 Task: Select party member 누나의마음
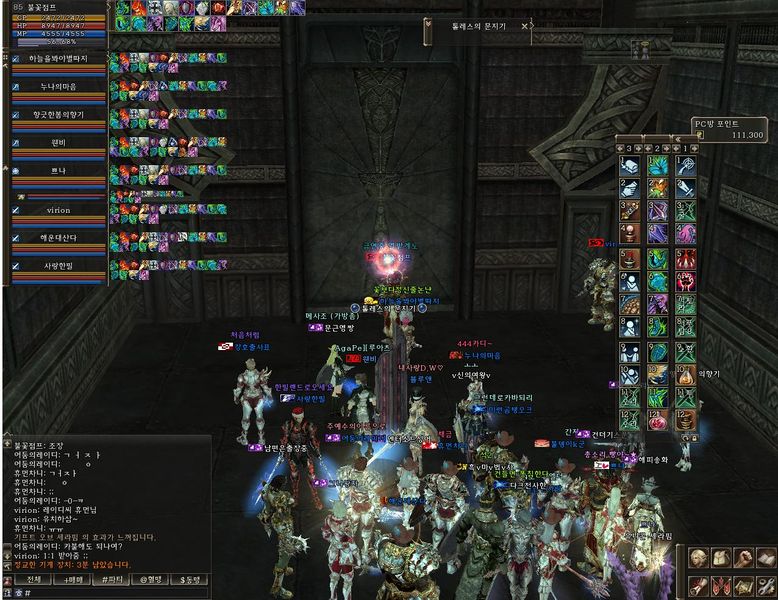click(x=58, y=87)
